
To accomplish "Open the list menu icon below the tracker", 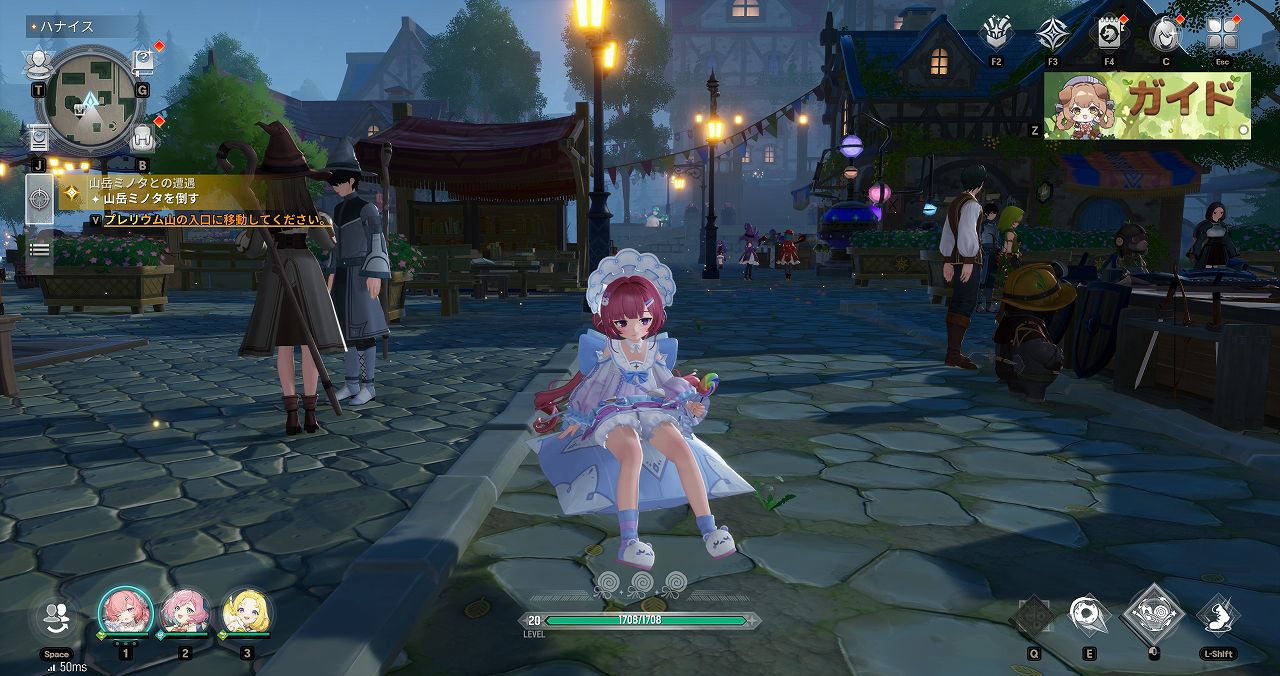I will (x=39, y=250).
